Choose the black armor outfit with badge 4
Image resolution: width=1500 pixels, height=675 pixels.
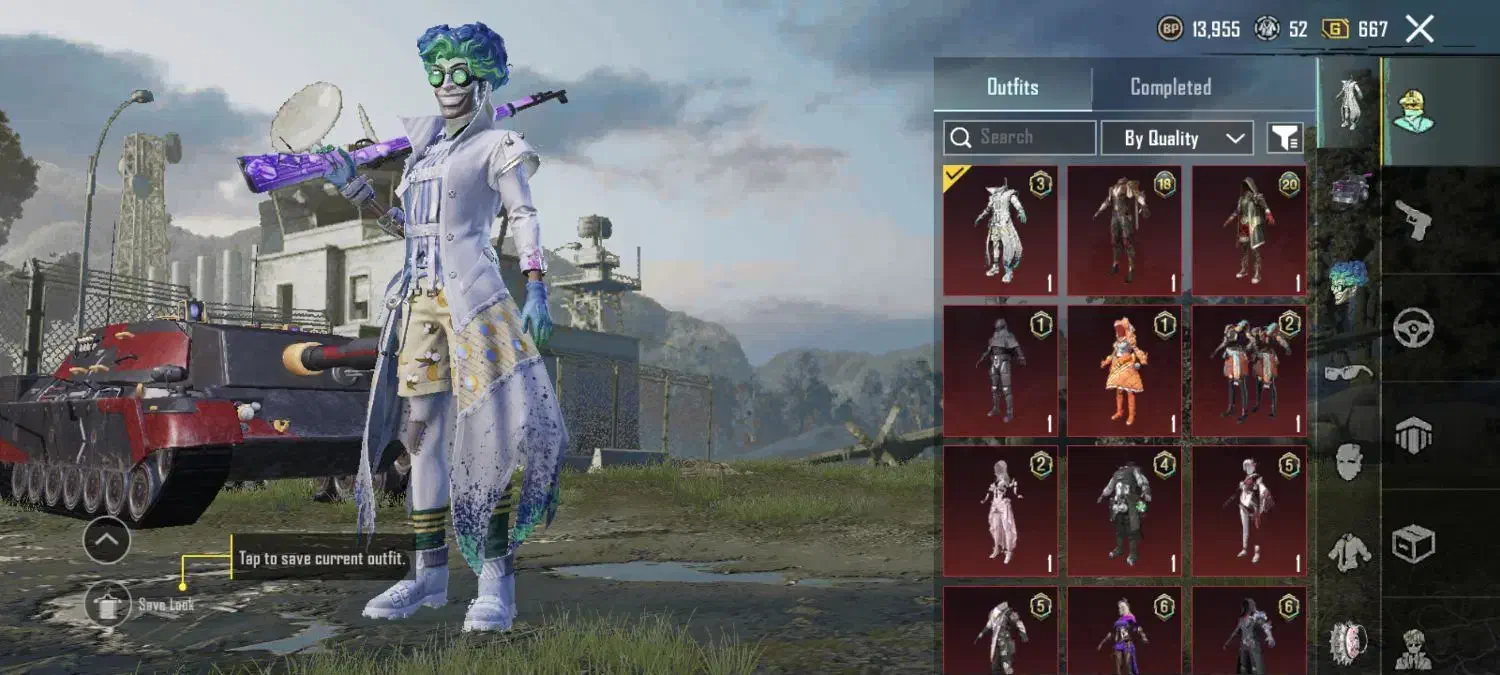click(1124, 511)
